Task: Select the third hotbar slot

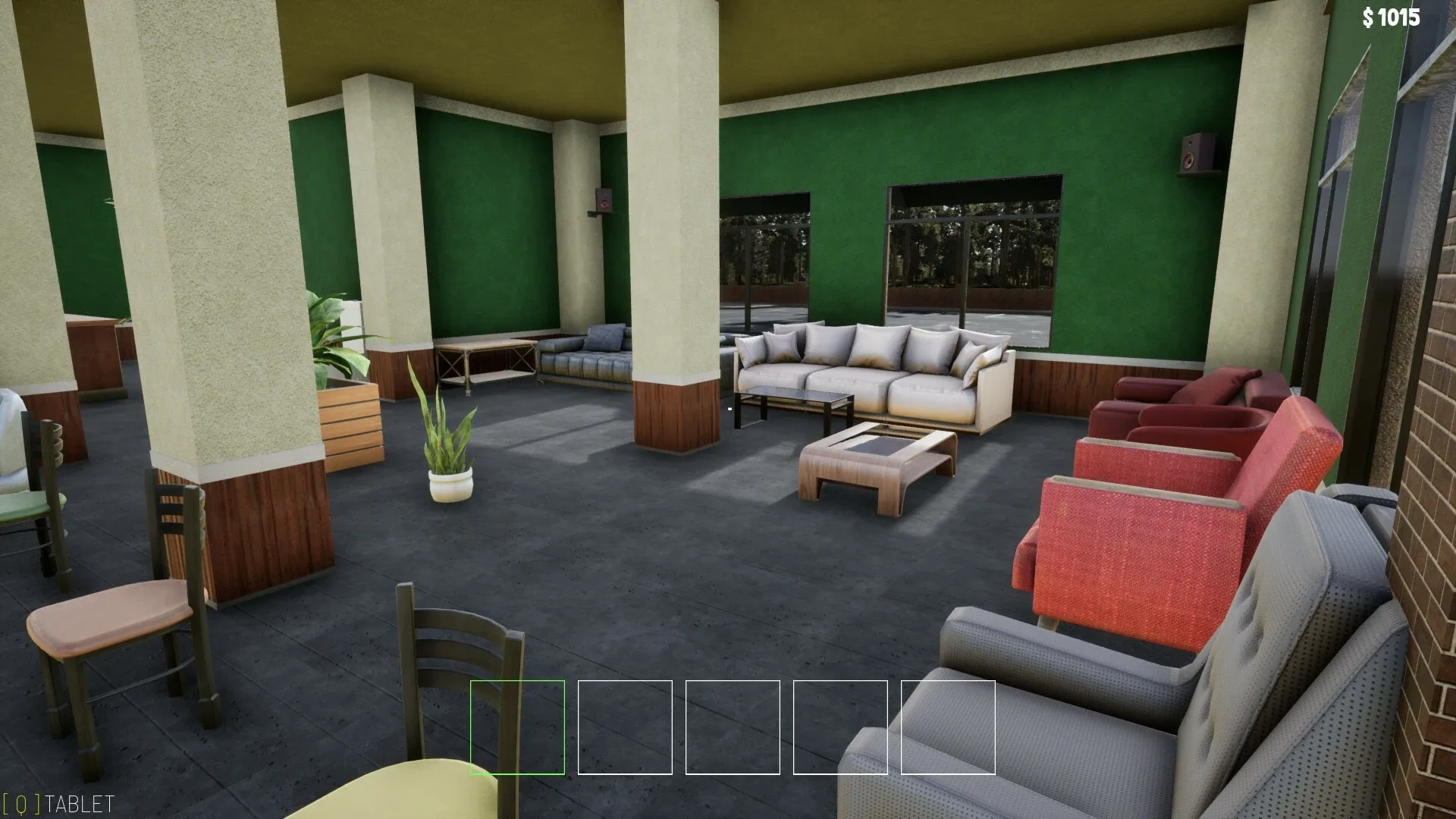Action: tap(733, 726)
